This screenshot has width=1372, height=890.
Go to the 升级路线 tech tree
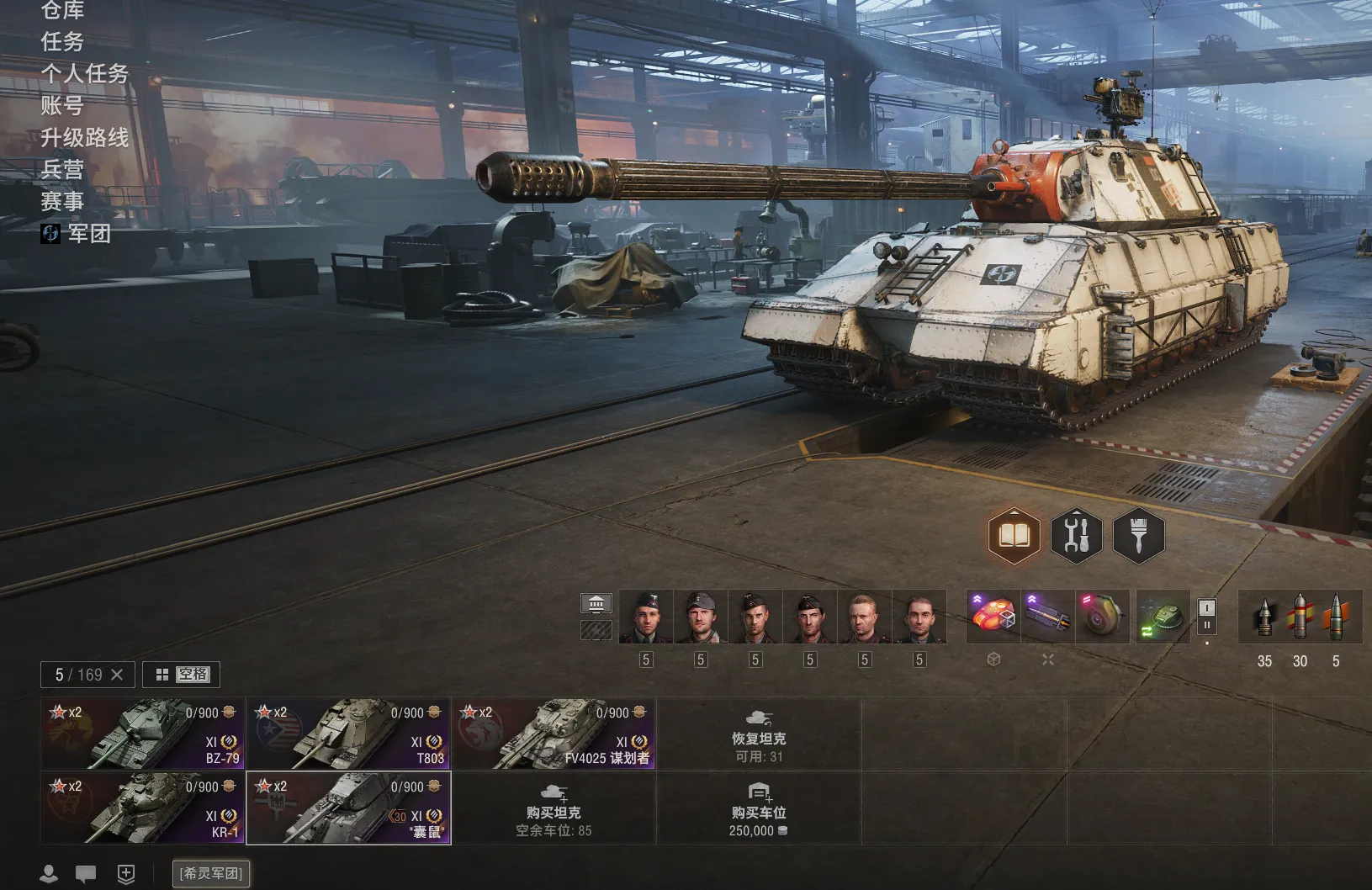click(x=84, y=137)
